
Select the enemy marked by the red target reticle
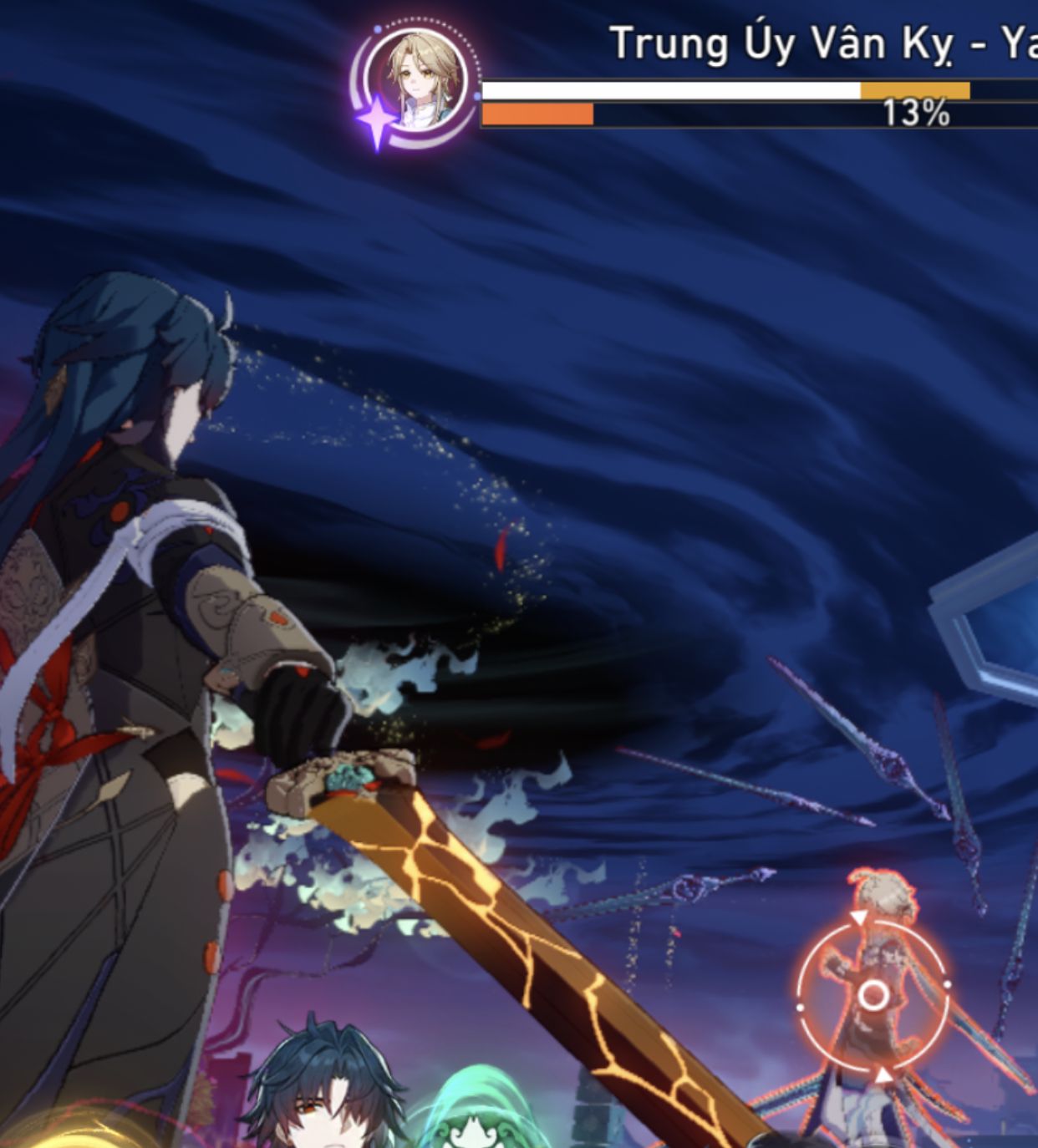click(873, 995)
